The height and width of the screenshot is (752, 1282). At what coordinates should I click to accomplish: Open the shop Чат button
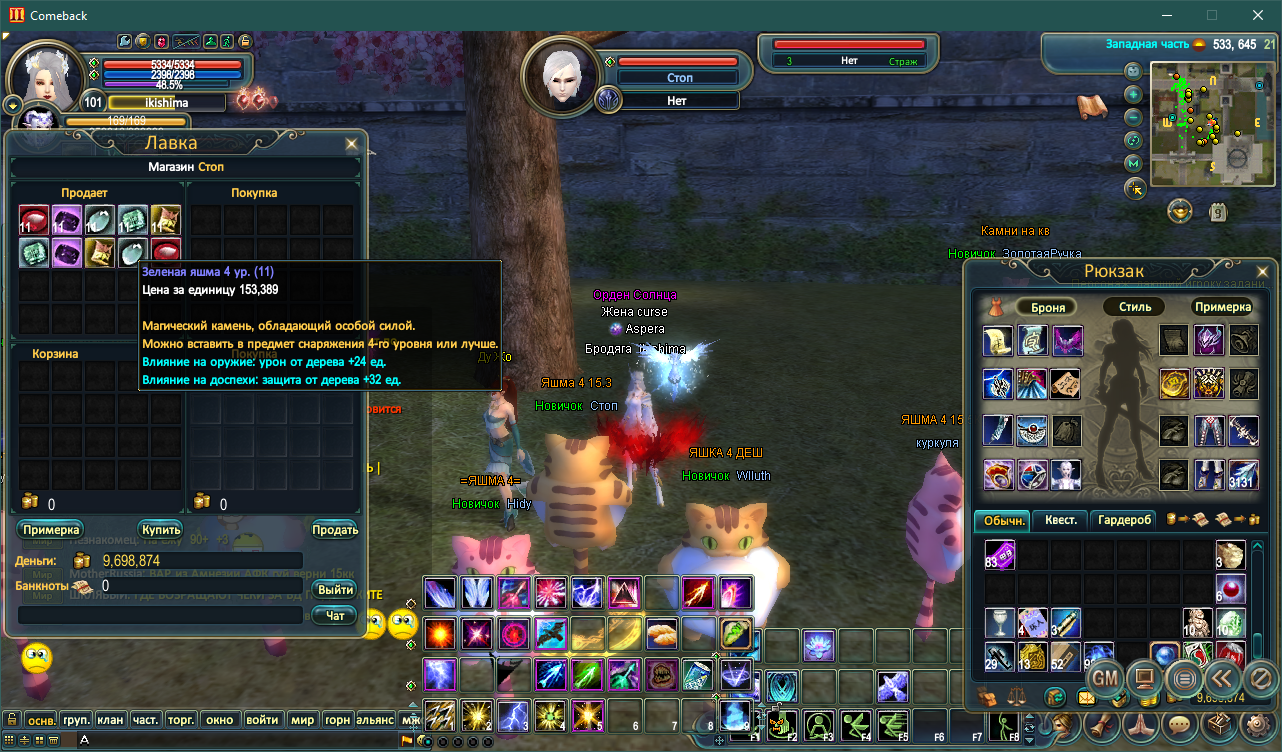click(x=335, y=616)
